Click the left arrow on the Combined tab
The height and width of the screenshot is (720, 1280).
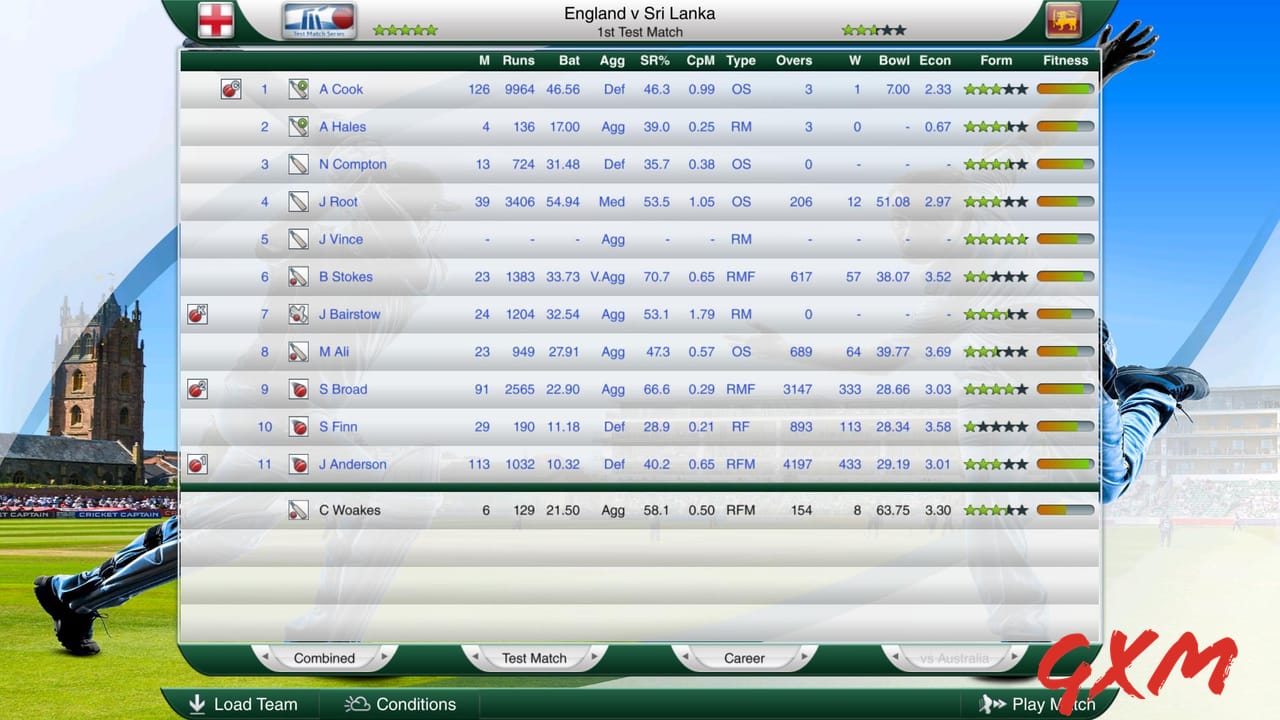pyautogui.click(x=266, y=657)
